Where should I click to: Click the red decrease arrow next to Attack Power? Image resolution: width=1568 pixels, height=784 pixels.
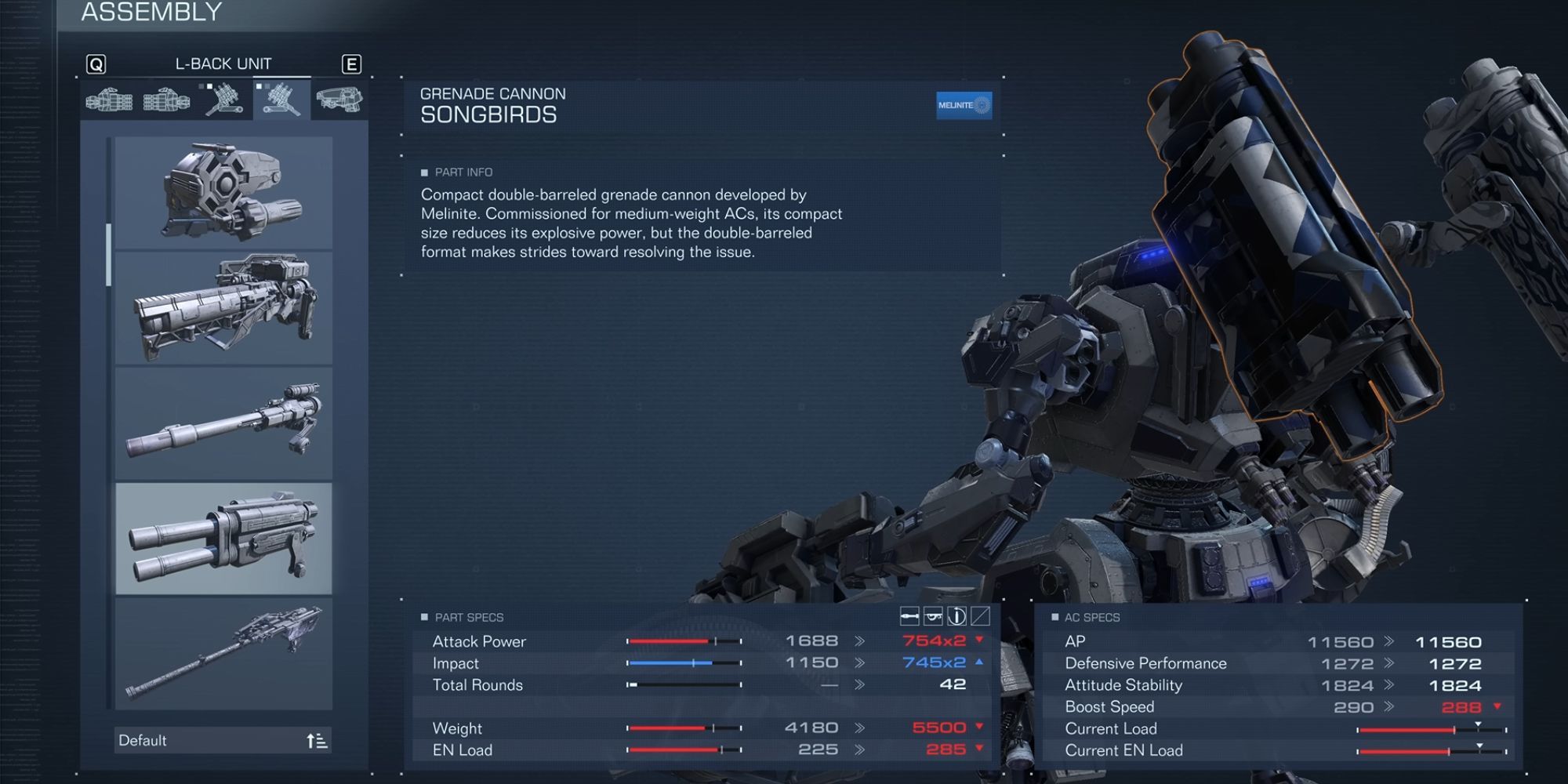pyautogui.click(x=979, y=641)
